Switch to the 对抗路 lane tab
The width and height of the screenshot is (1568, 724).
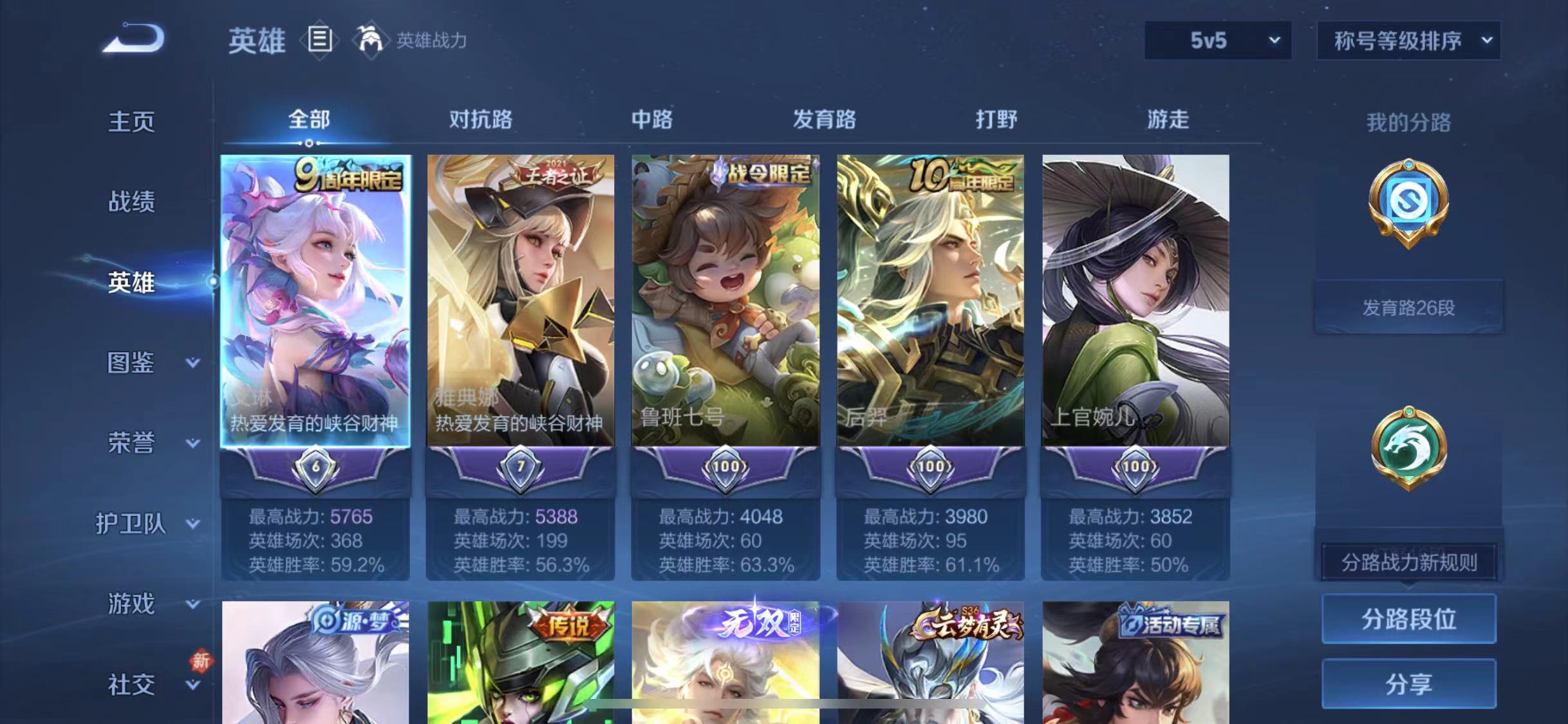481,120
